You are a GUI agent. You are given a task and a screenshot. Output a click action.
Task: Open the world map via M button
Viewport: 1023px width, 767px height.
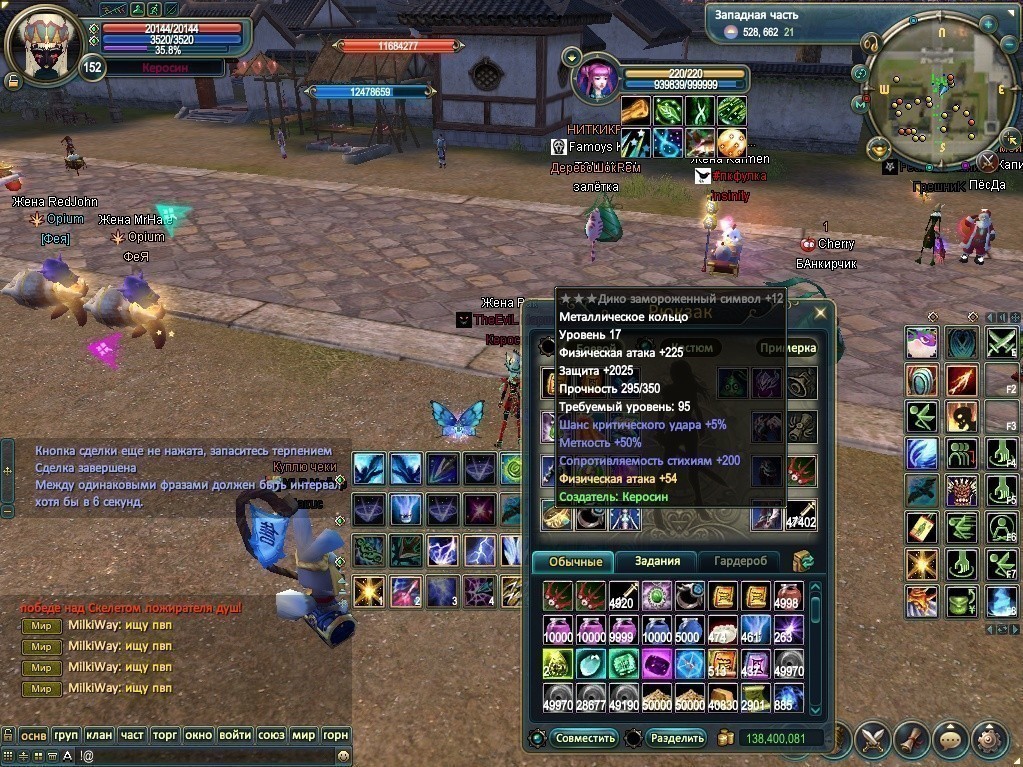point(860,103)
